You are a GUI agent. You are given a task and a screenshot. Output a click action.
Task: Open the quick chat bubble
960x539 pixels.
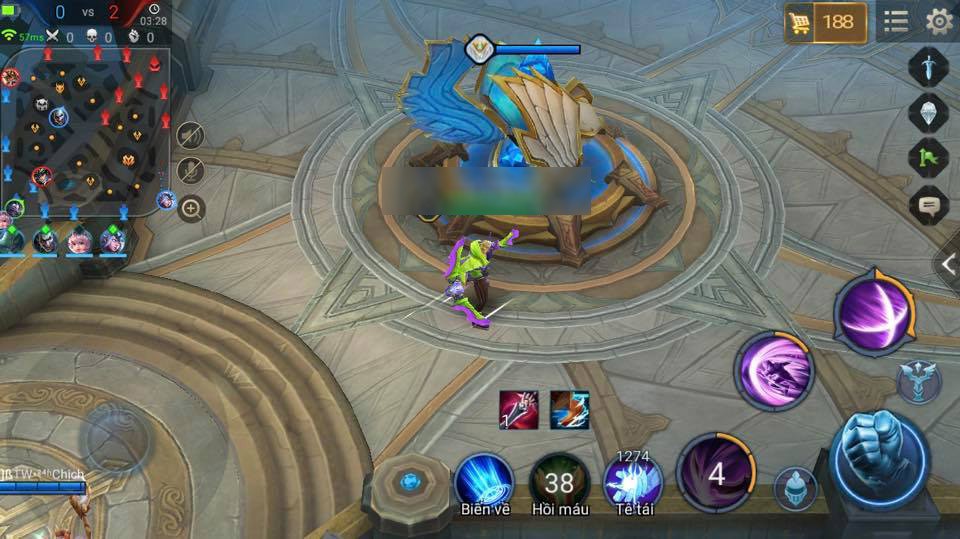point(927,205)
